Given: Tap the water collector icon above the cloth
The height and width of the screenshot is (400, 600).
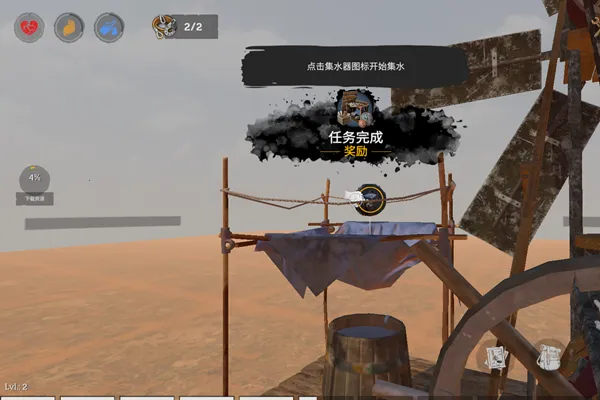Looking at the screenshot, I should click(x=368, y=199).
